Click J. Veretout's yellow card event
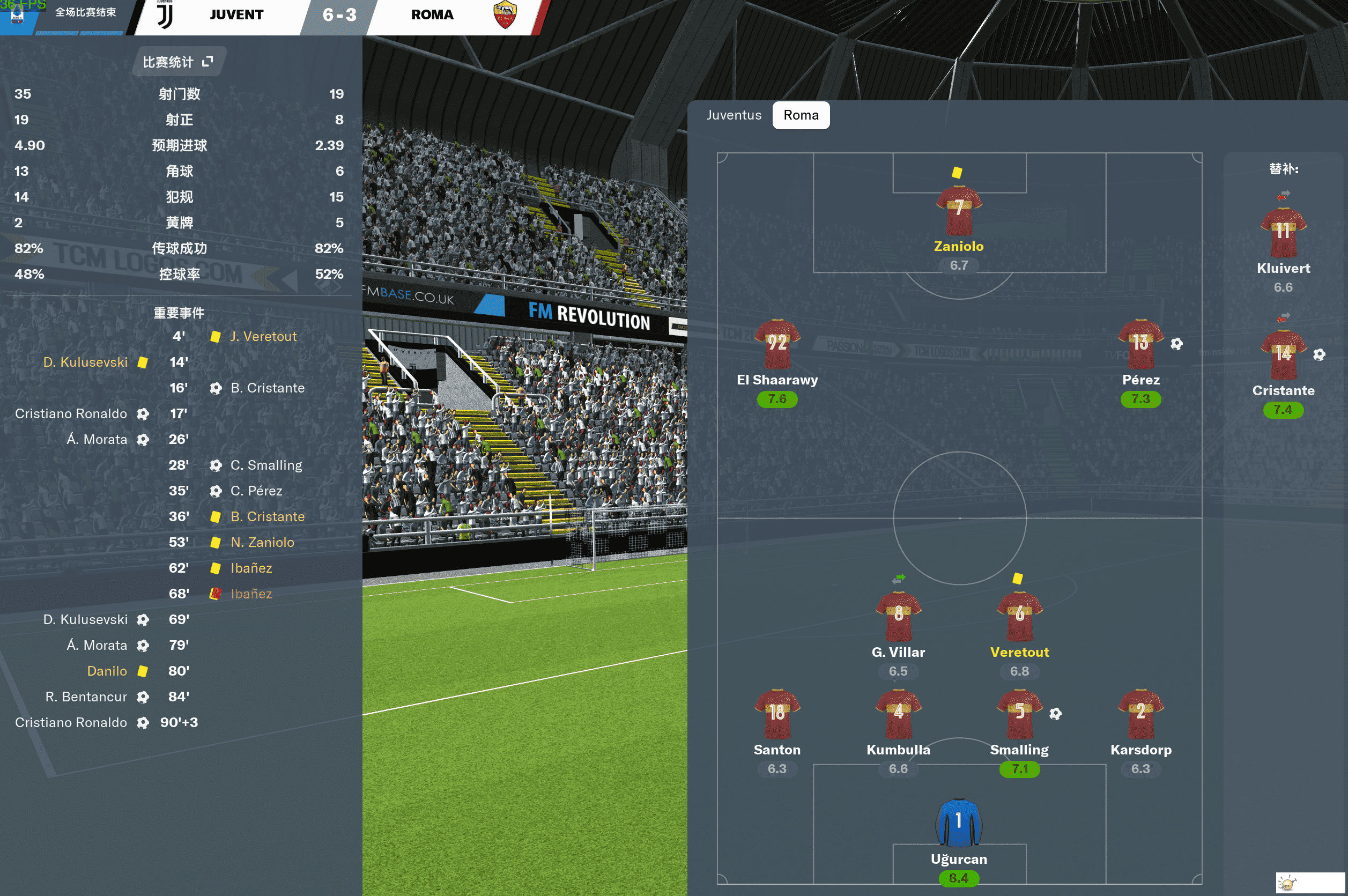Screen dimensions: 1348x896 click(x=263, y=337)
